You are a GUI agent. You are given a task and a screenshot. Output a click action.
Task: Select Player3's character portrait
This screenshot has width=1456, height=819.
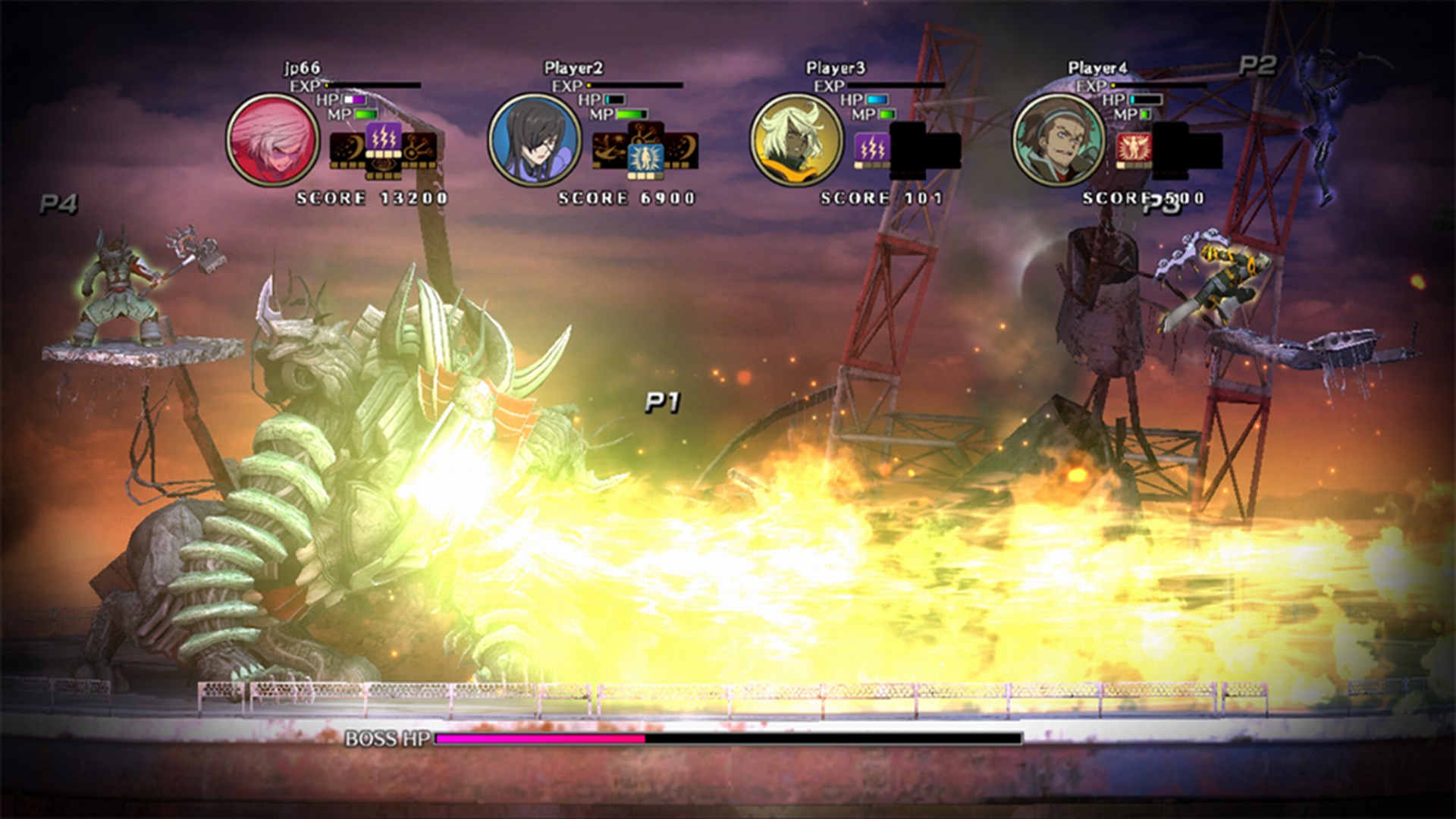click(796, 139)
